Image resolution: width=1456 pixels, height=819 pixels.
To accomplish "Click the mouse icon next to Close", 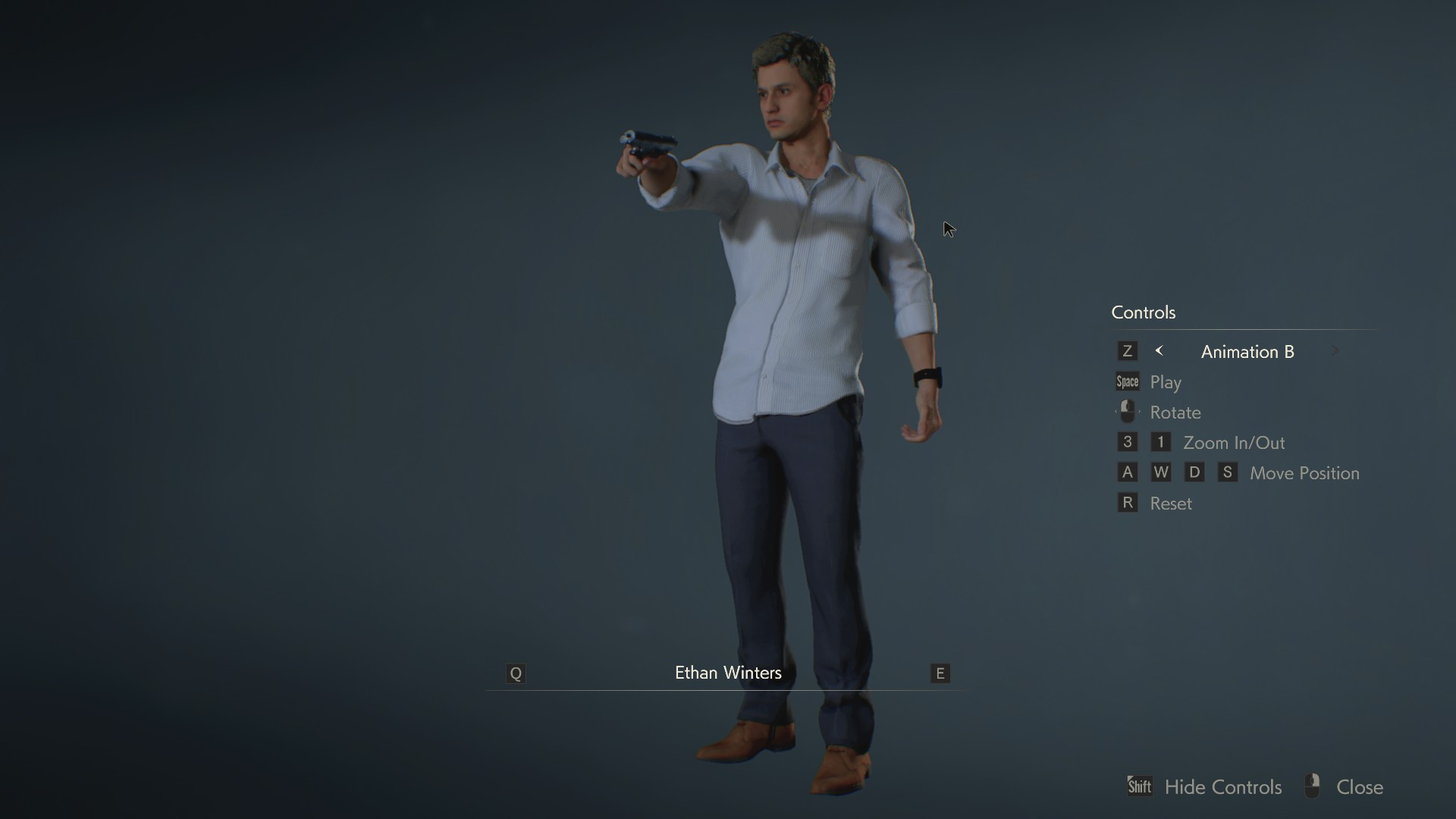I will [x=1311, y=786].
